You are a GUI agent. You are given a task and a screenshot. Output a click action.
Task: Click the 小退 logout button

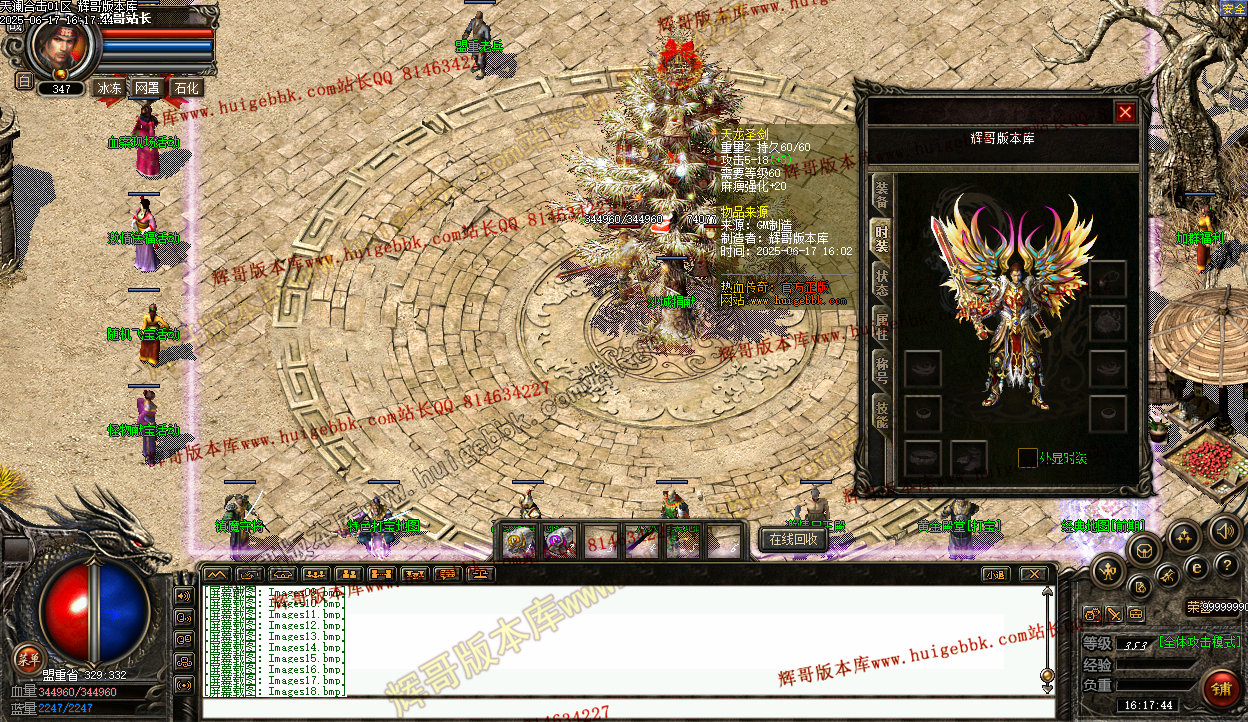pos(994,574)
